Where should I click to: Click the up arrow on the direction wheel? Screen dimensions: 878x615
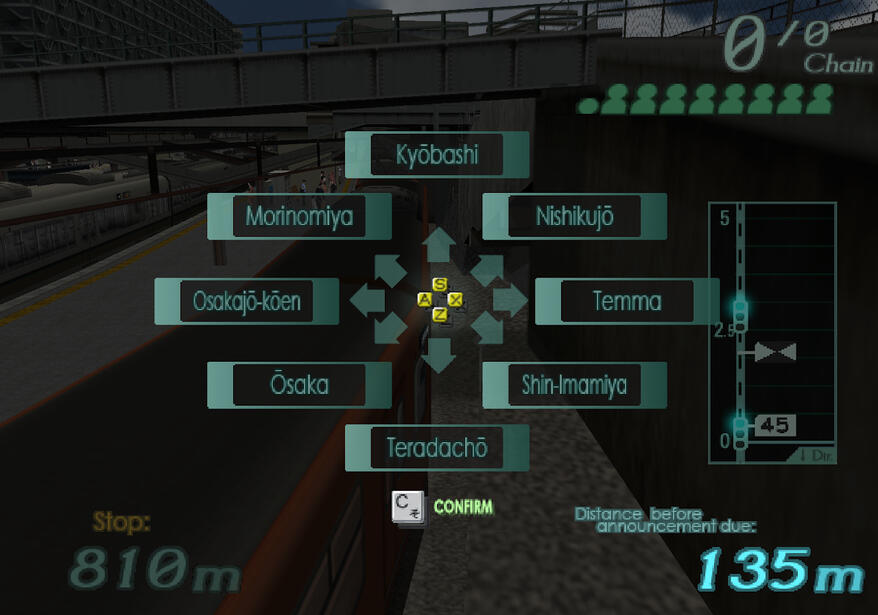(x=438, y=246)
